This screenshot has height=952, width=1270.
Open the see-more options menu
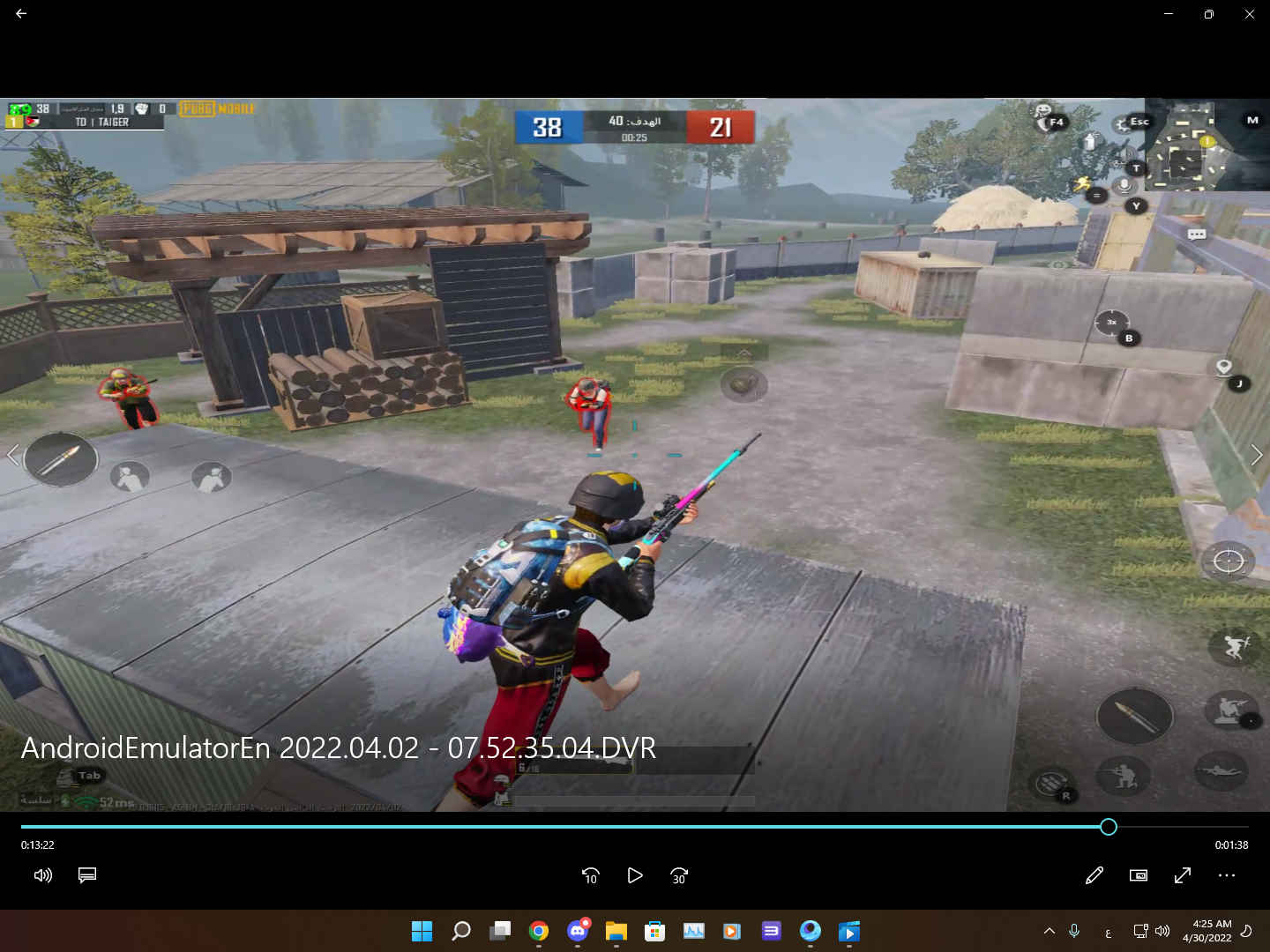click(x=1227, y=875)
